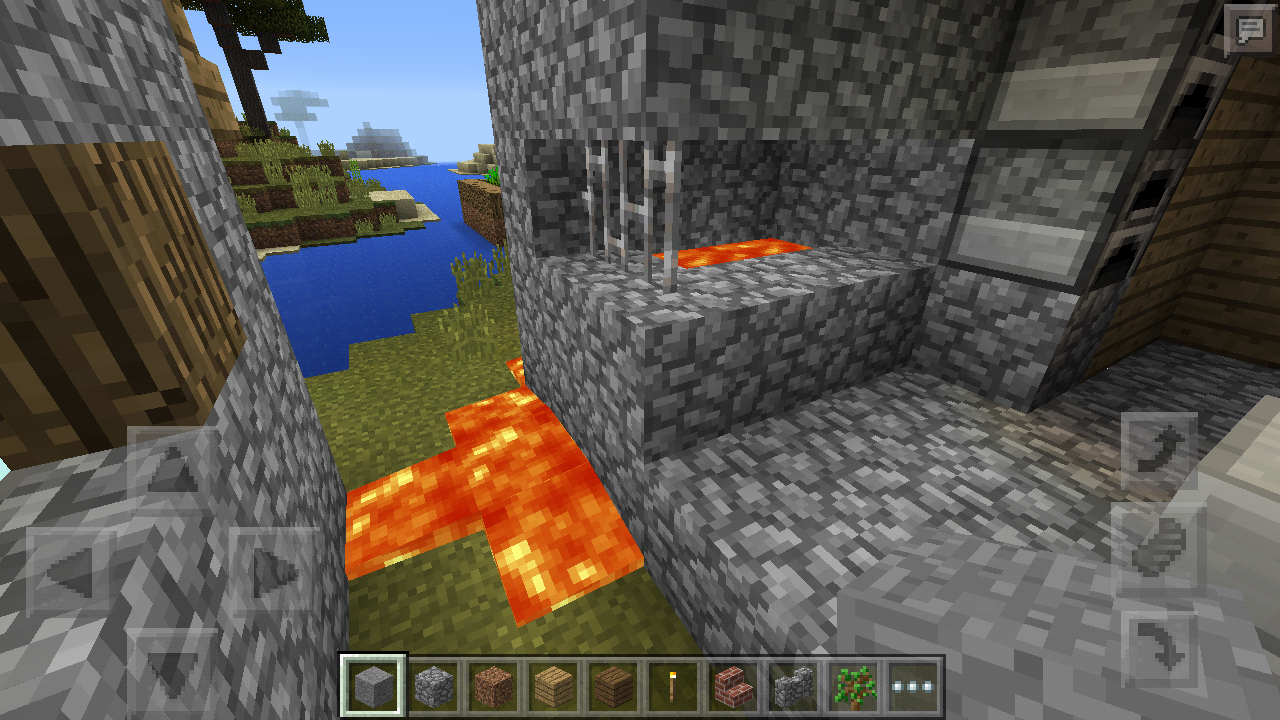Select the cobblestone block hotbar slot

[x=434, y=687]
